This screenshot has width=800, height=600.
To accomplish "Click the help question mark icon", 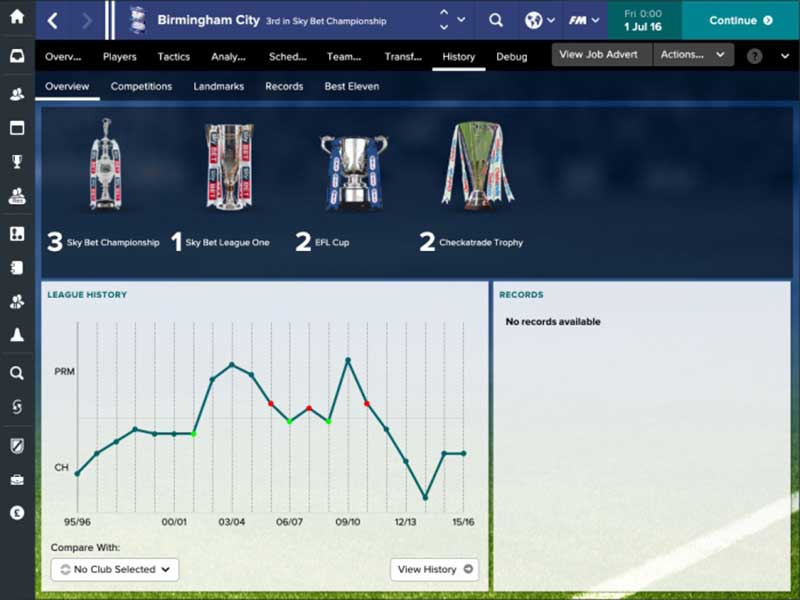I will pos(753,56).
